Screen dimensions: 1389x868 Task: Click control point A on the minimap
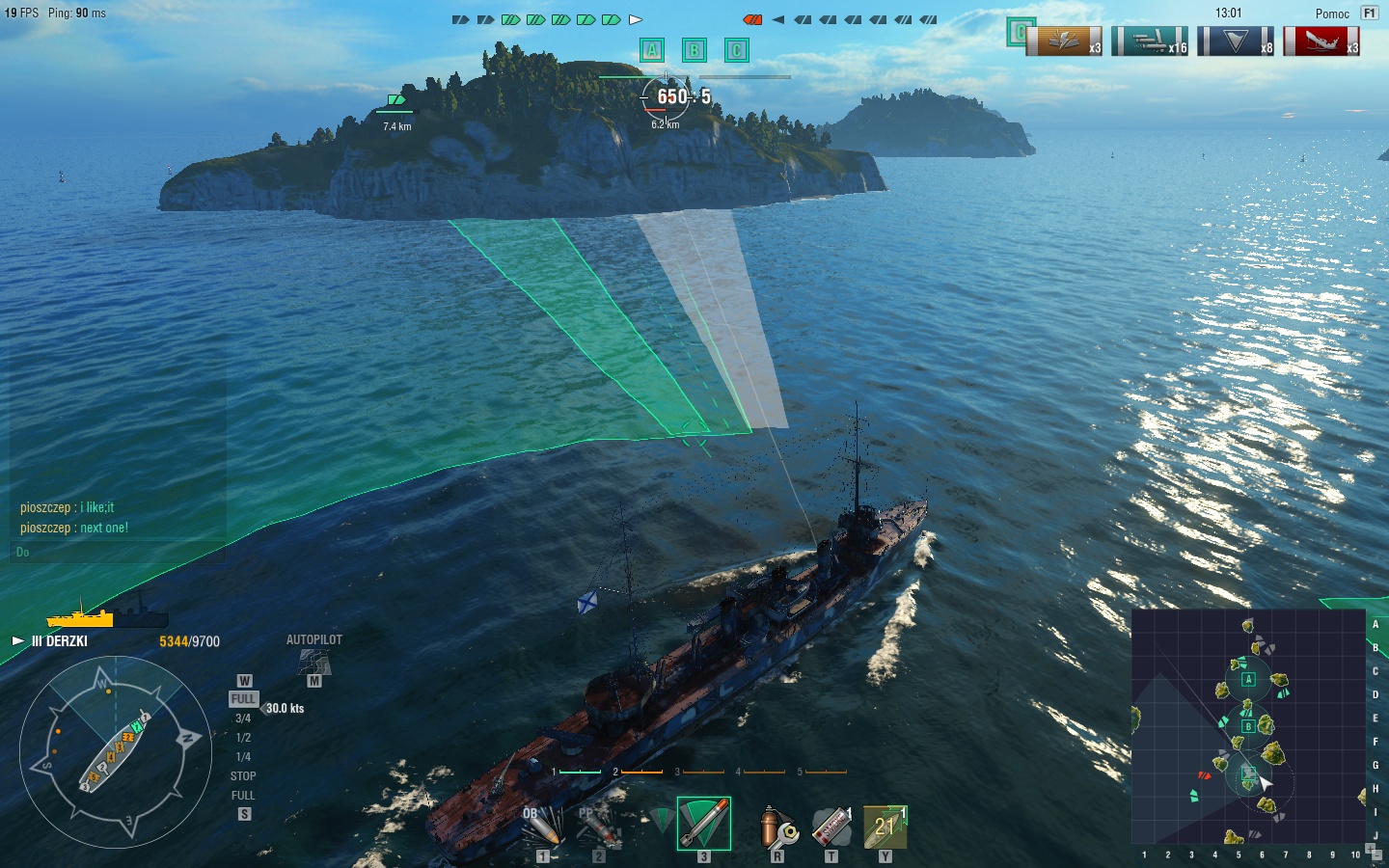point(1248,679)
